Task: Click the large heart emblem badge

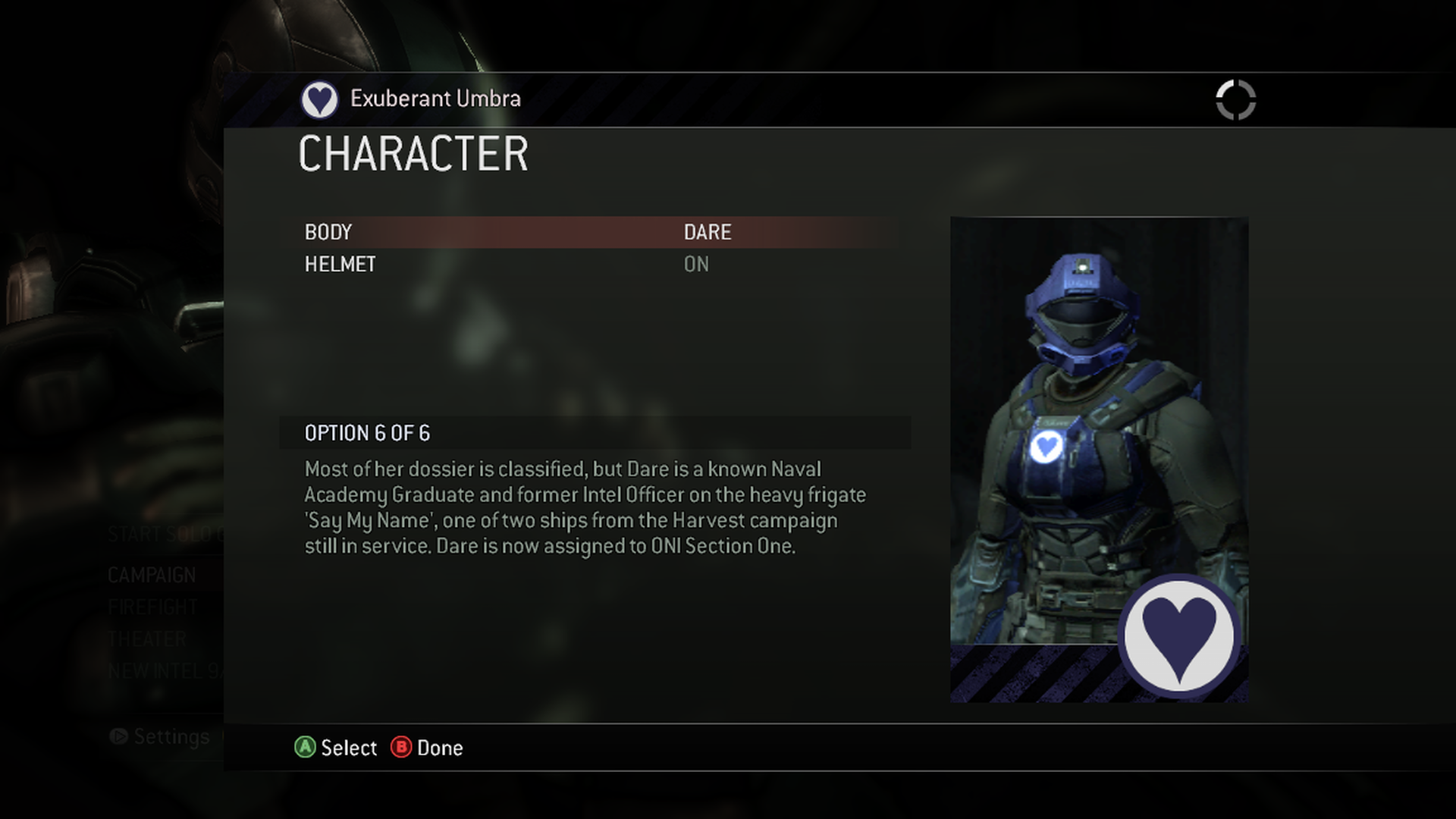Action: coord(1178,635)
